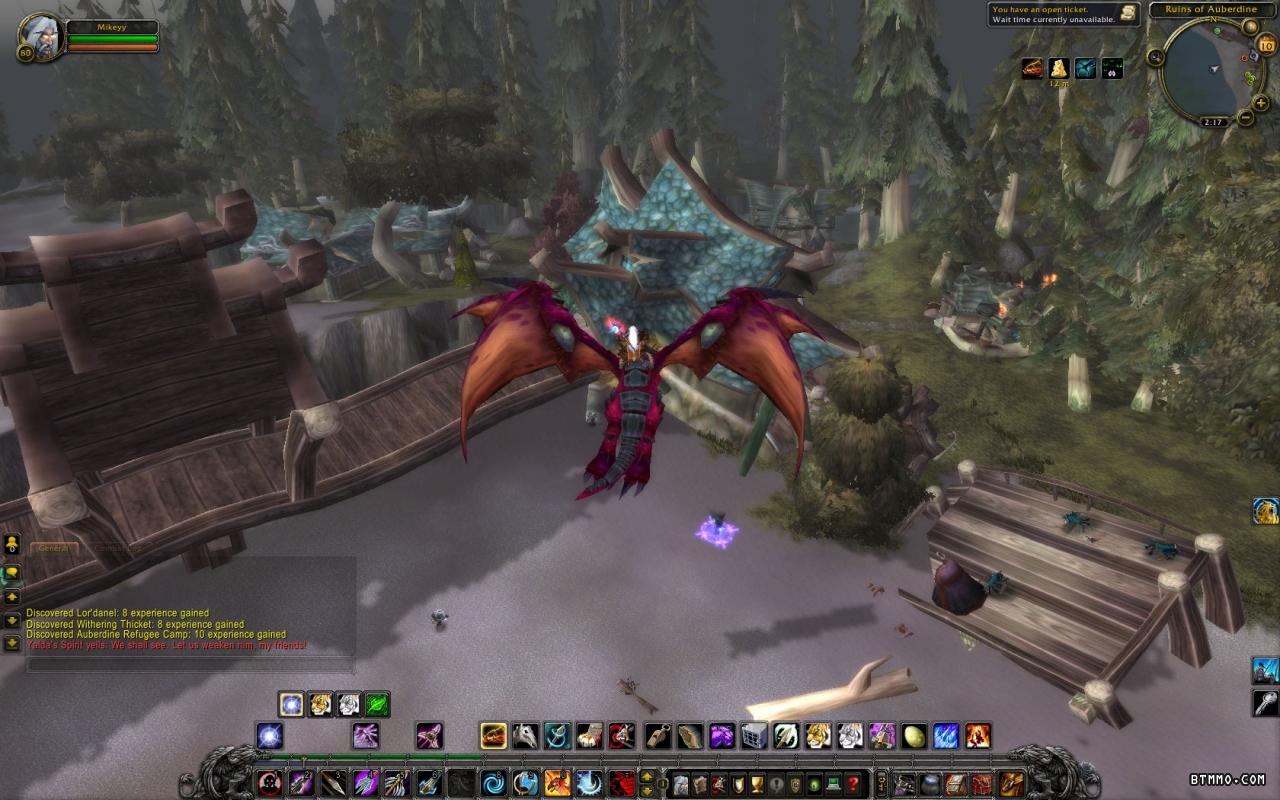The height and width of the screenshot is (800, 1280).
Task: Select the General chat tab
Action: pyautogui.click(x=52, y=548)
